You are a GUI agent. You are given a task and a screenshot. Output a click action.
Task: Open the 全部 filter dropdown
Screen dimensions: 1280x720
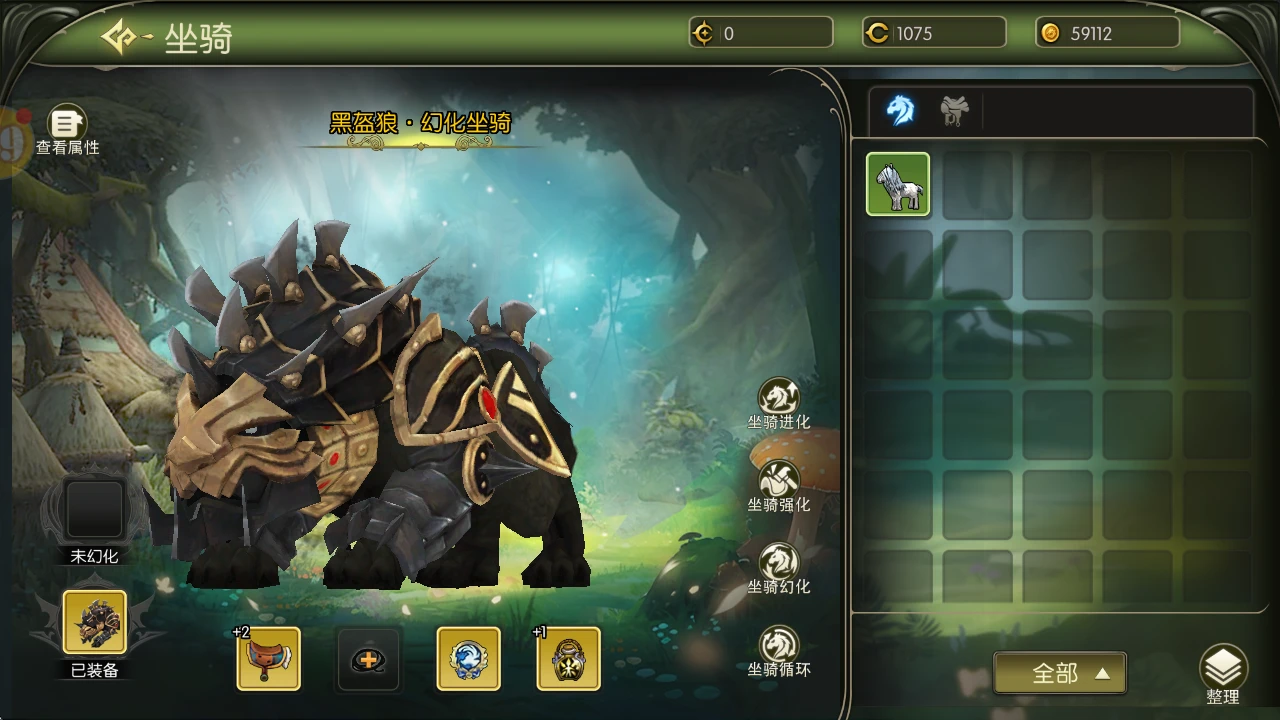[x=1059, y=673]
